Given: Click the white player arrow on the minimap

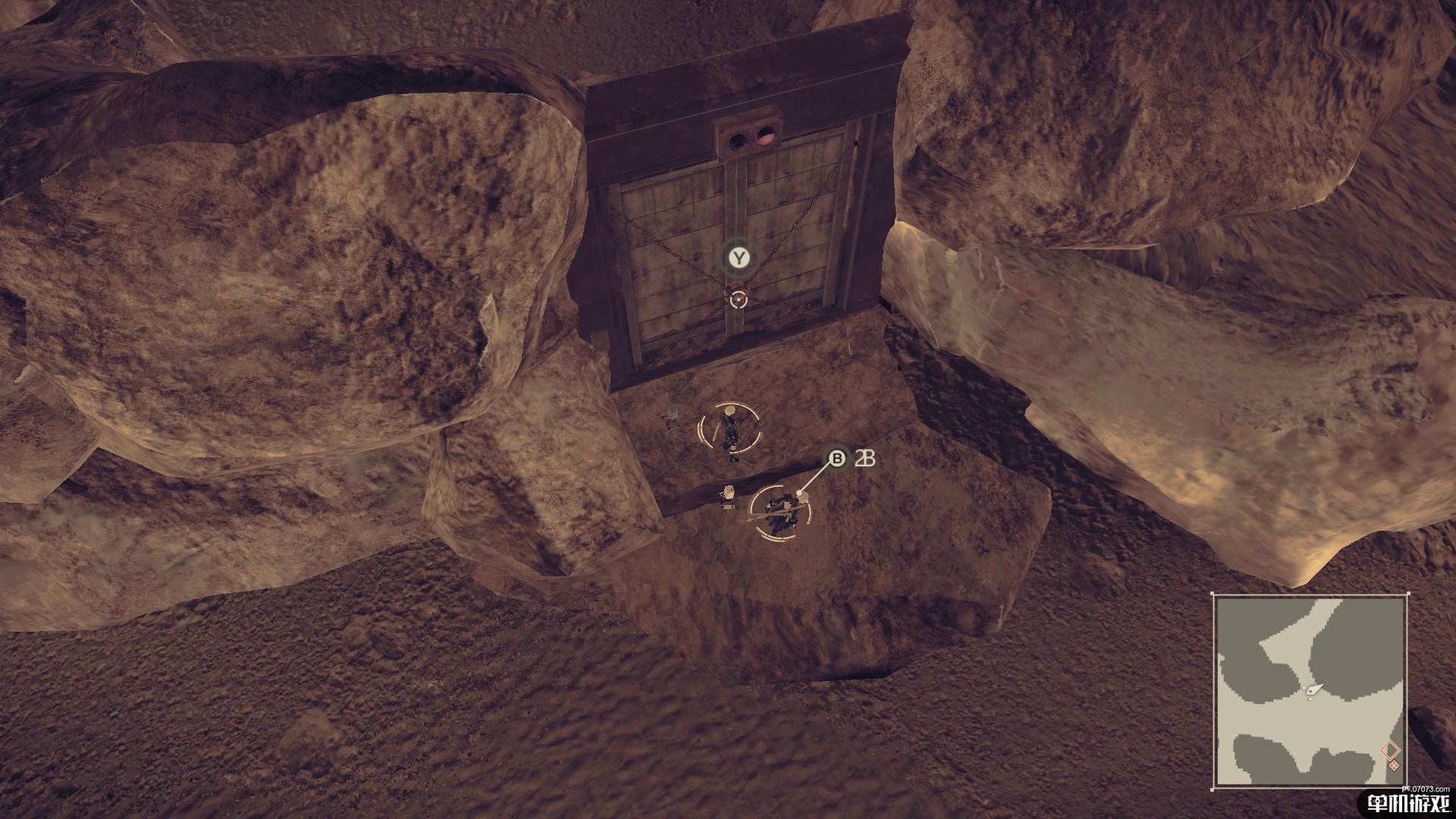Looking at the screenshot, I should click(x=1313, y=690).
